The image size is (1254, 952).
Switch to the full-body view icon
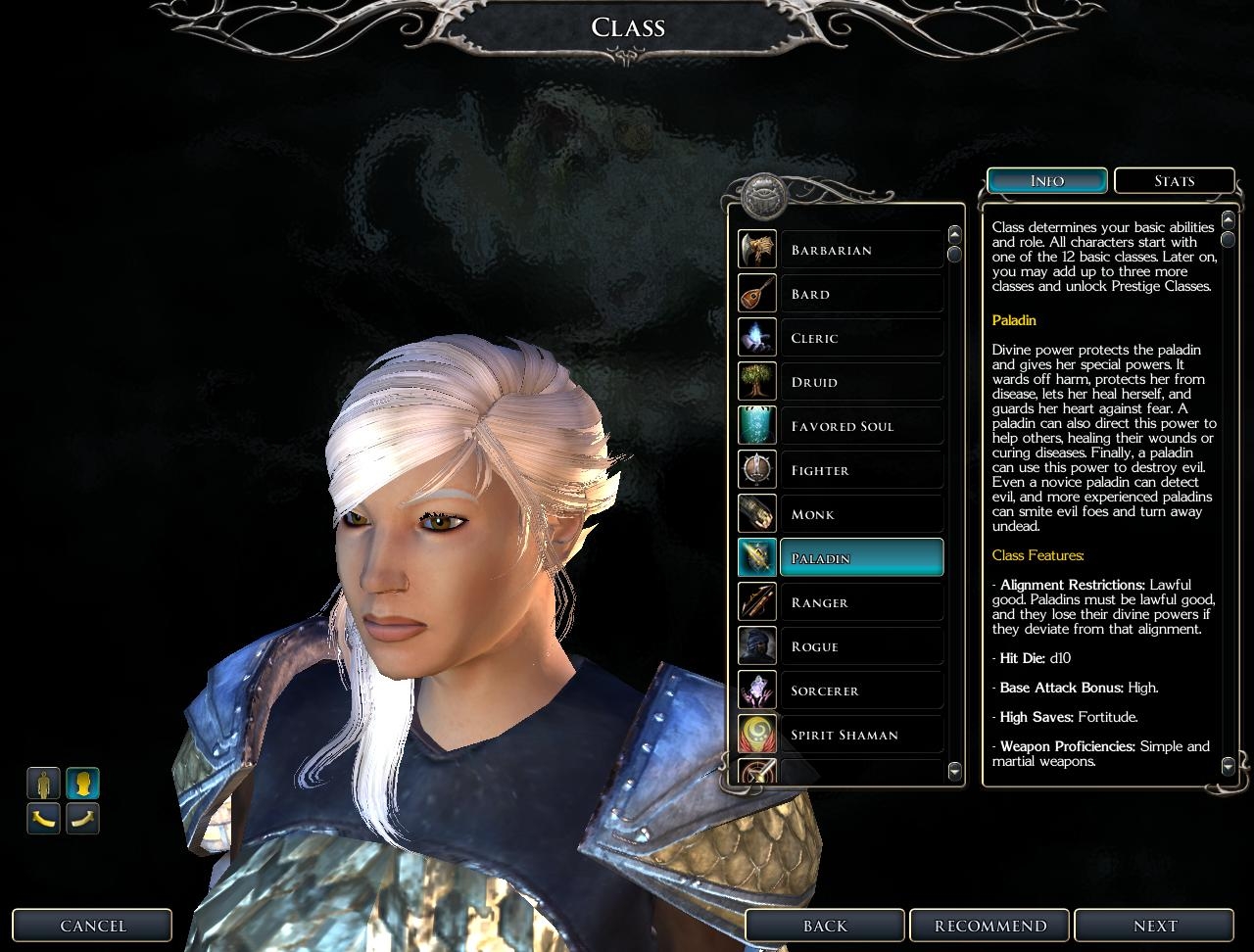coord(43,784)
